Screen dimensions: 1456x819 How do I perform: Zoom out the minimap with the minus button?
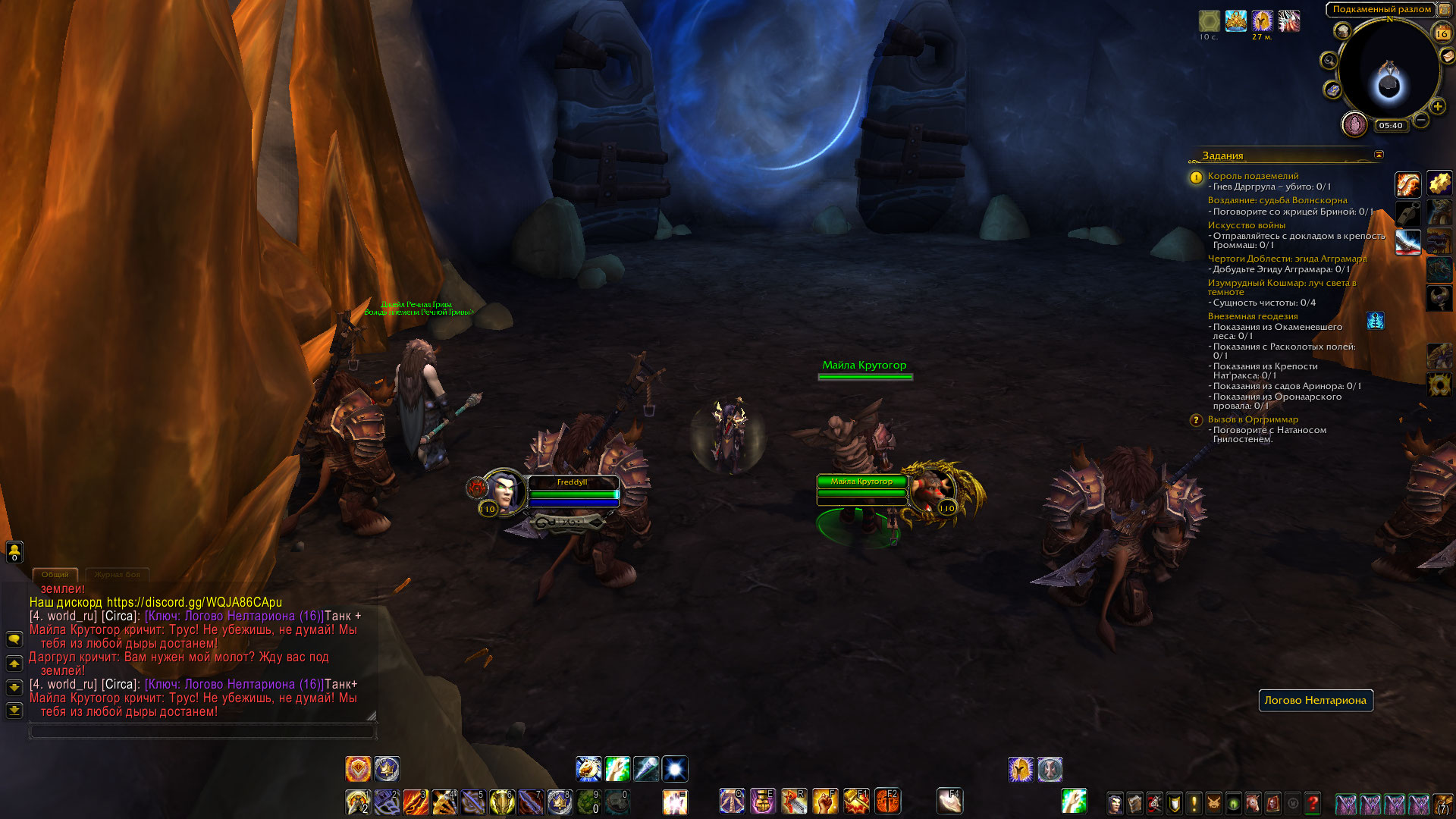coord(1421,120)
